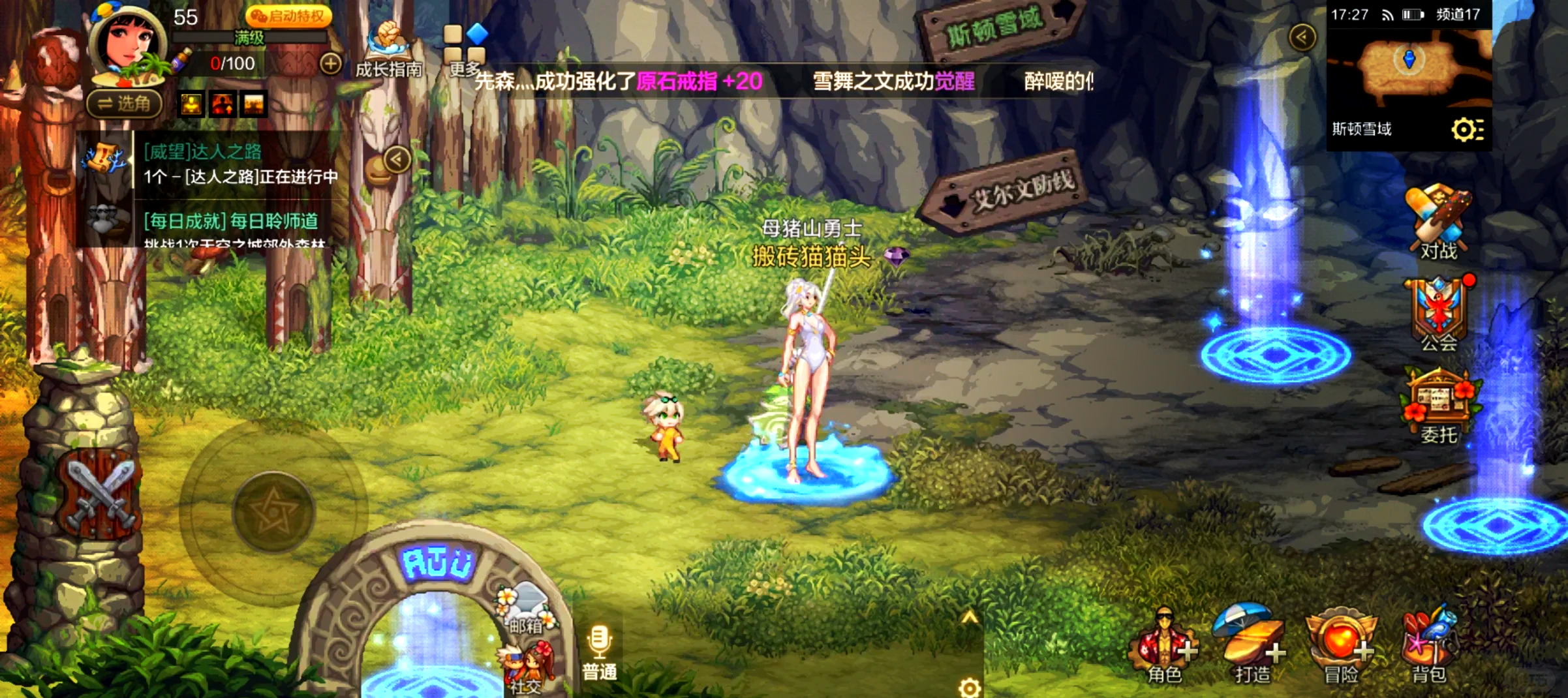Collapse the minimap panel with arrow
This screenshot has height=698, width=1568.
pos(1302,37)
